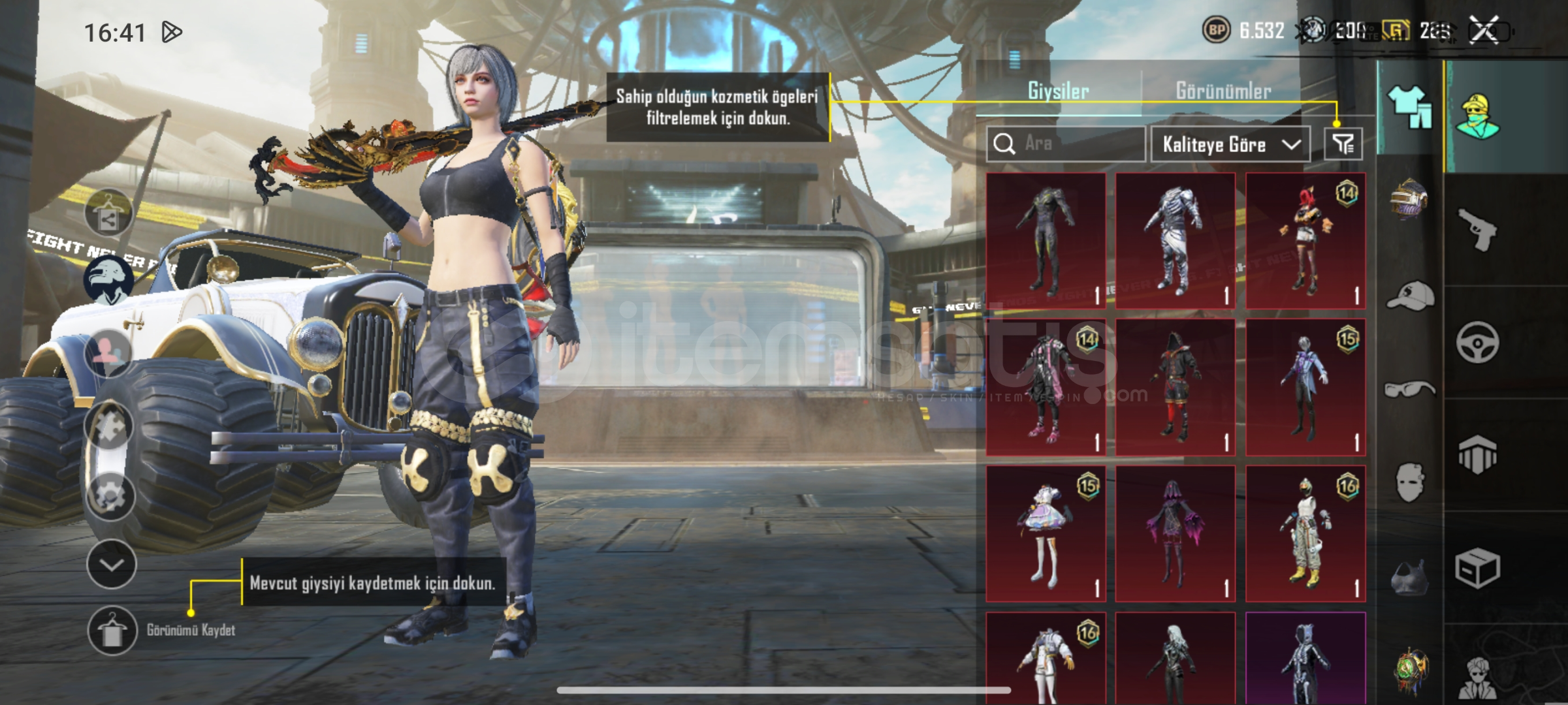Choose the white and pink dress outfit

click(1046, 533)
